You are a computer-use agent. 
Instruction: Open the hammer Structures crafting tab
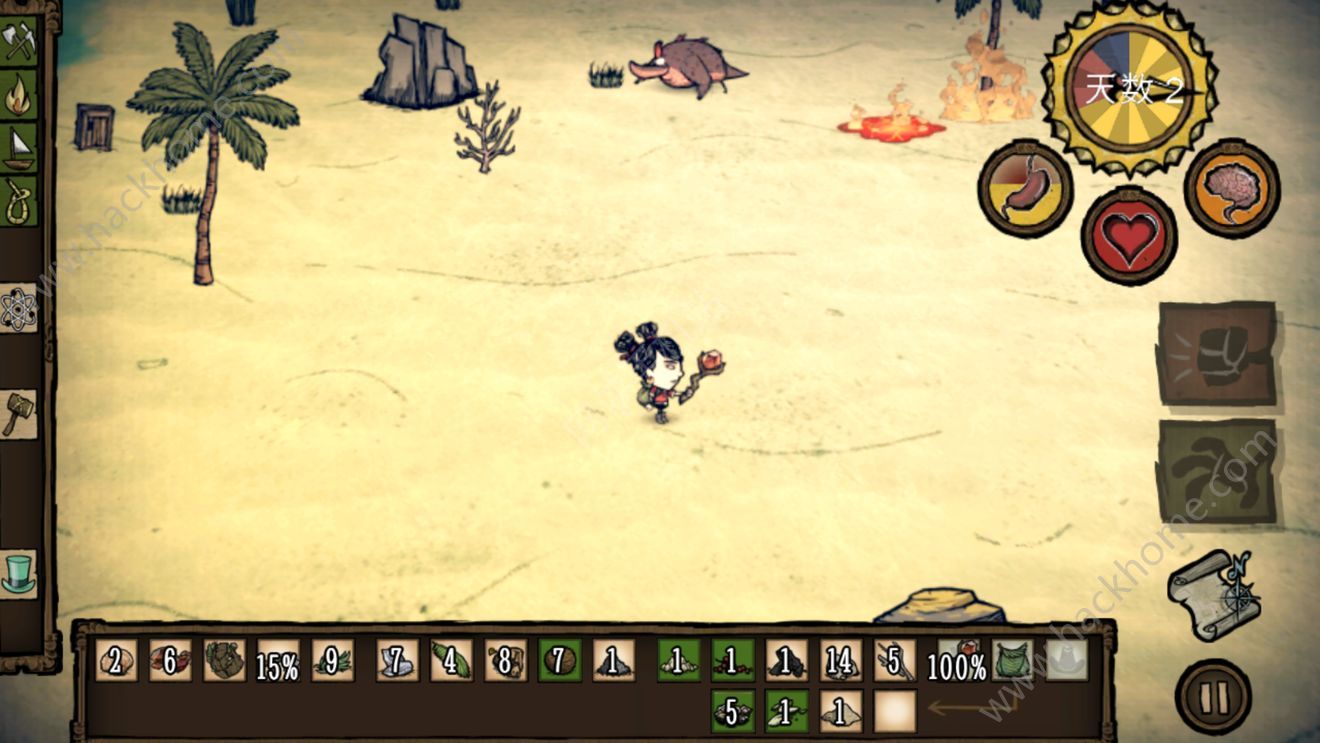pyautogui.click(x=19, y=413)
